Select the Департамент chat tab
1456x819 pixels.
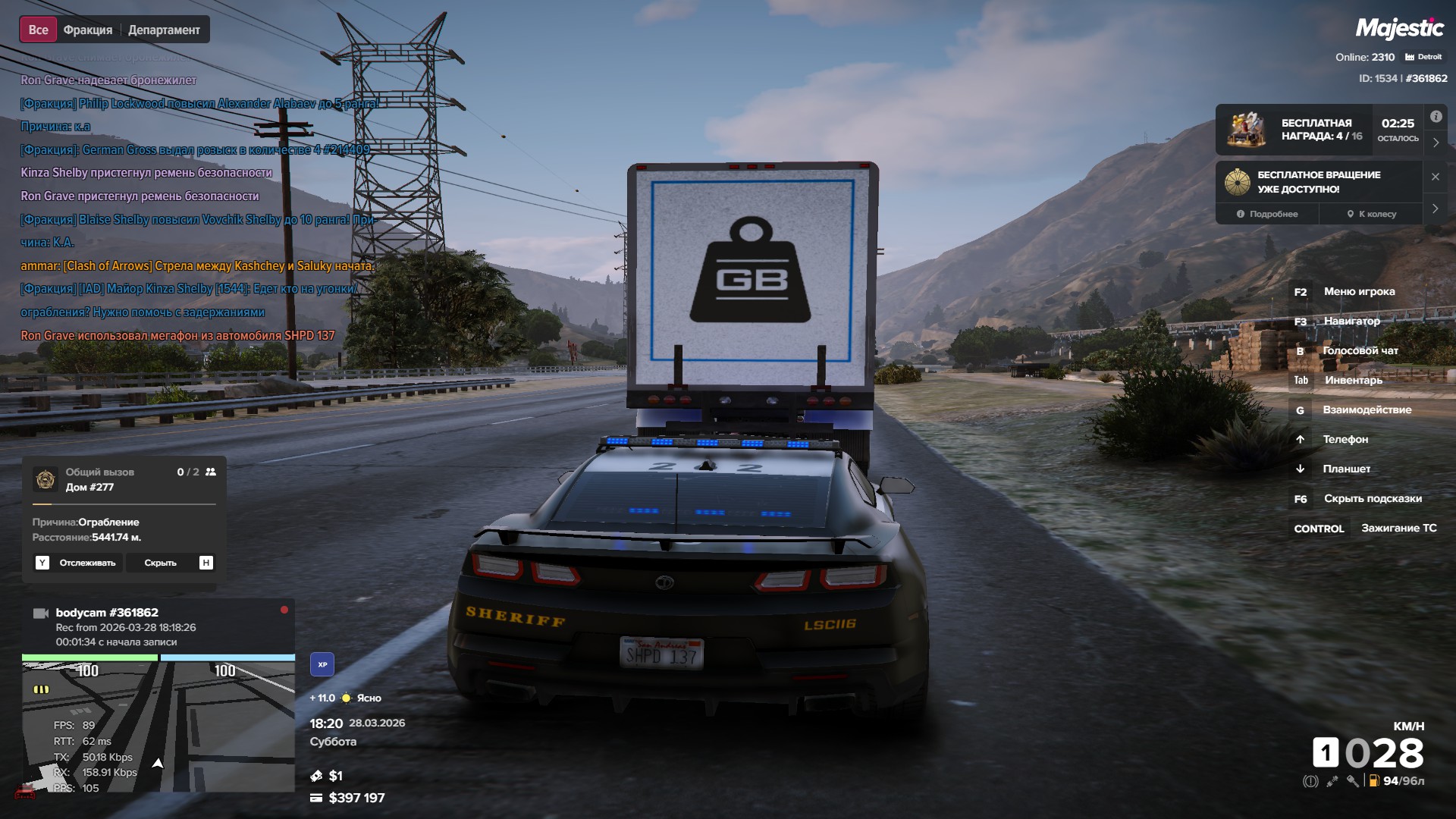pos(164,30)
